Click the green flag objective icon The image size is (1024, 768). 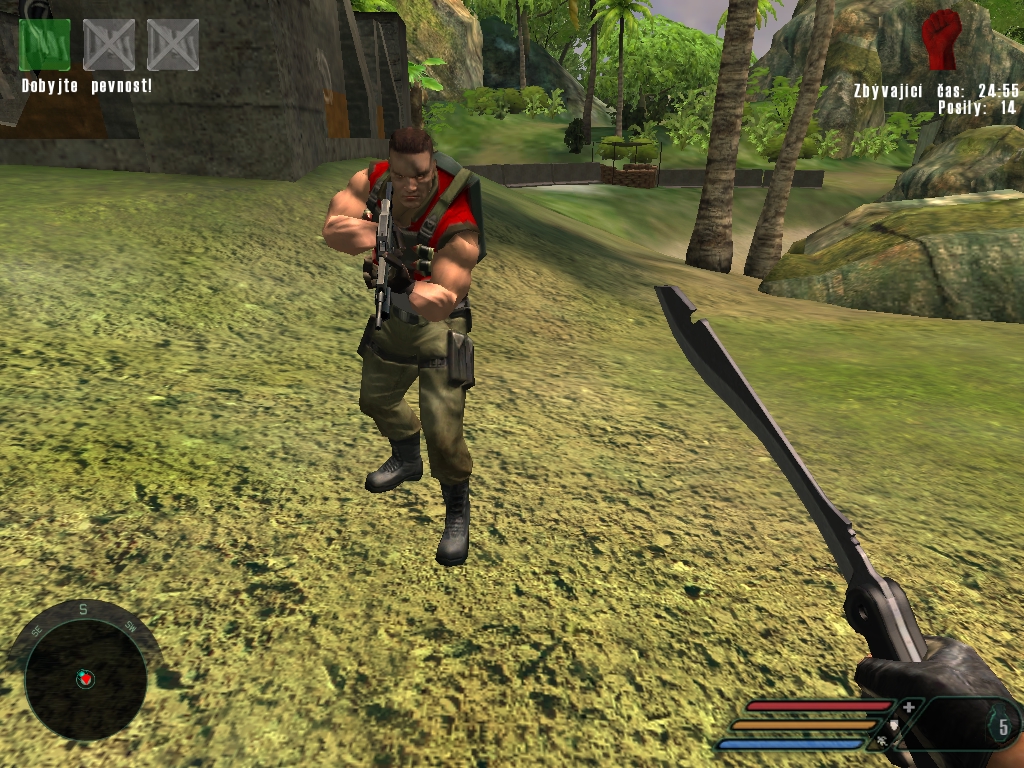(x=45, y=45)
